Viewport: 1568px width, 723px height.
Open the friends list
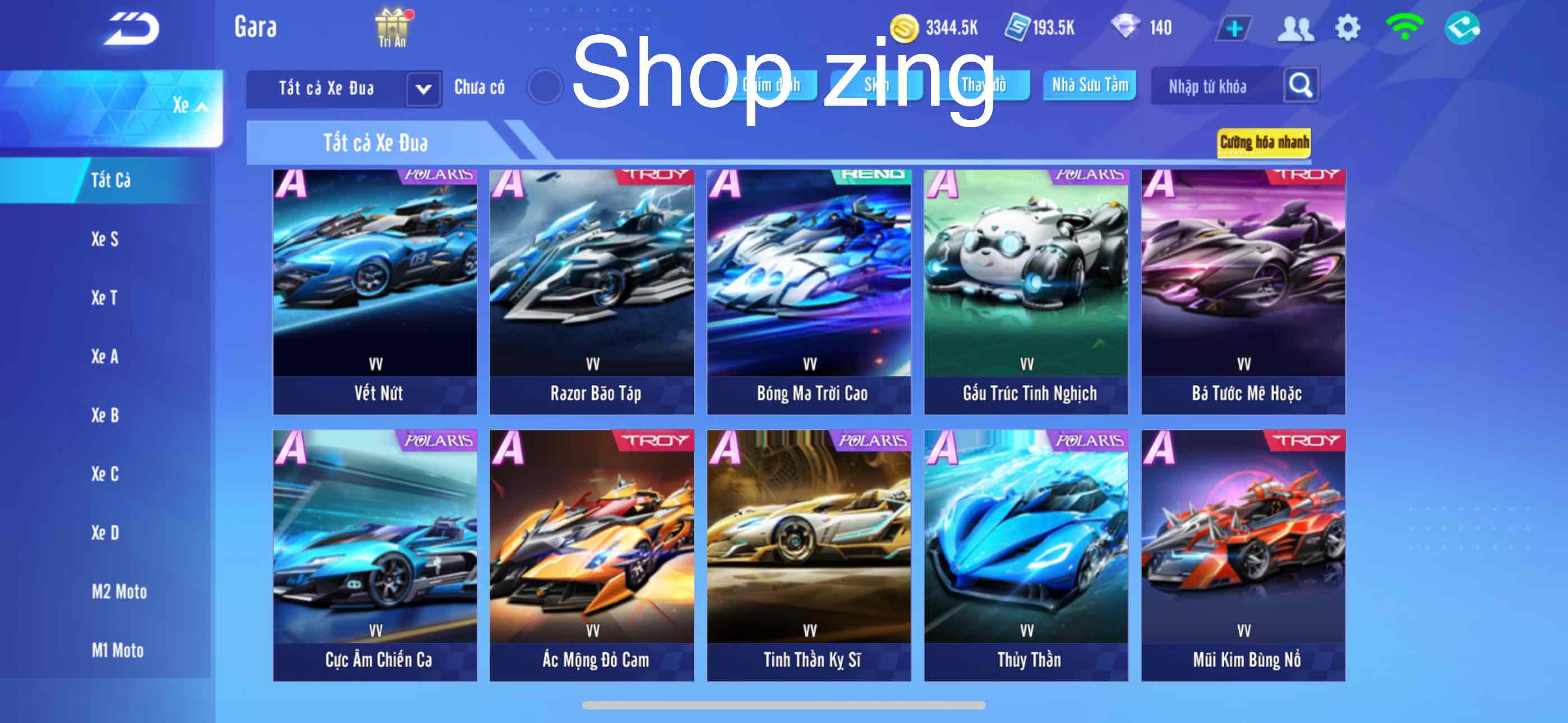pyautogui.click(x=1298, y=27)
